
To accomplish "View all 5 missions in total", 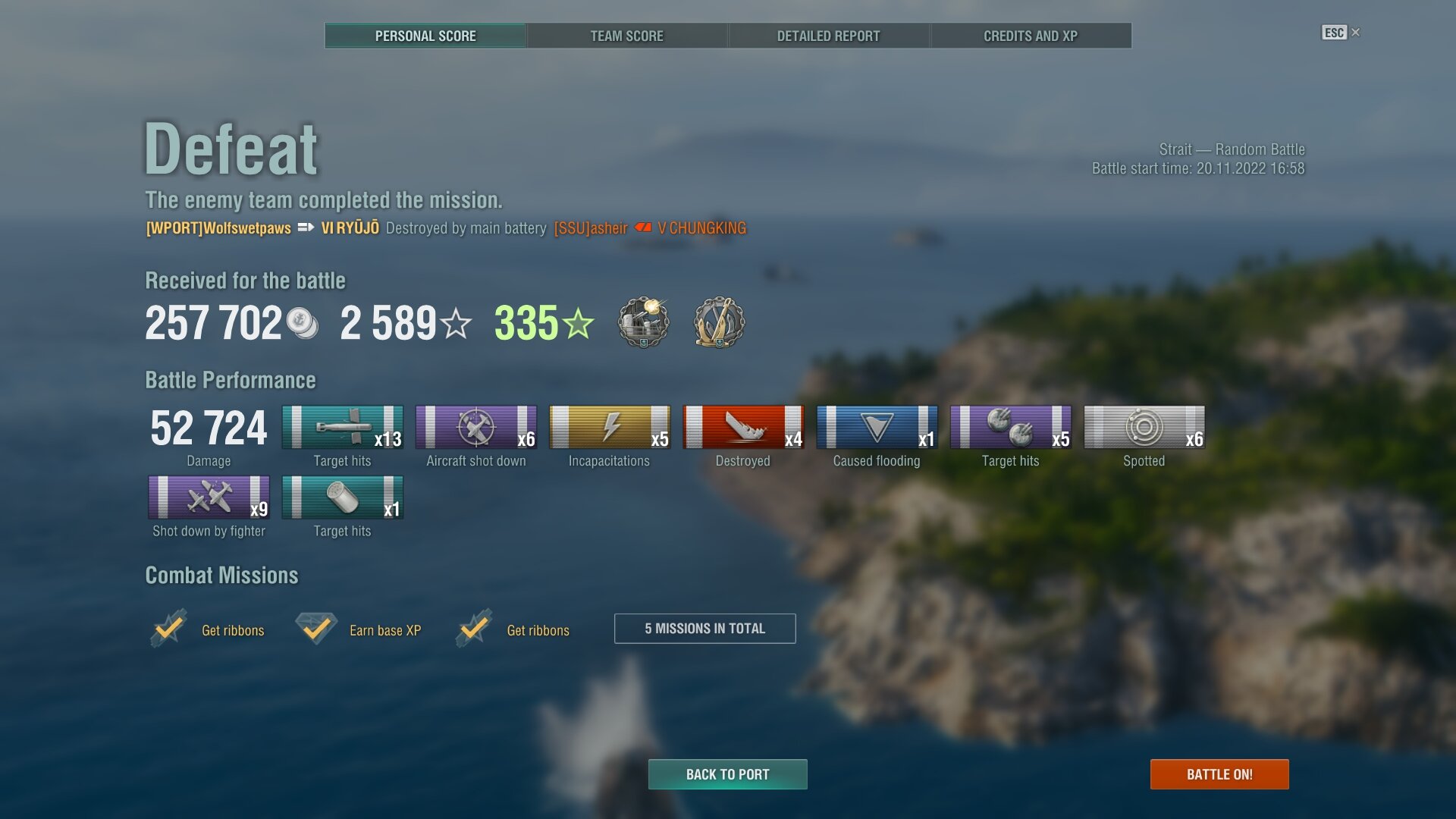I will (x=704, y=629).
